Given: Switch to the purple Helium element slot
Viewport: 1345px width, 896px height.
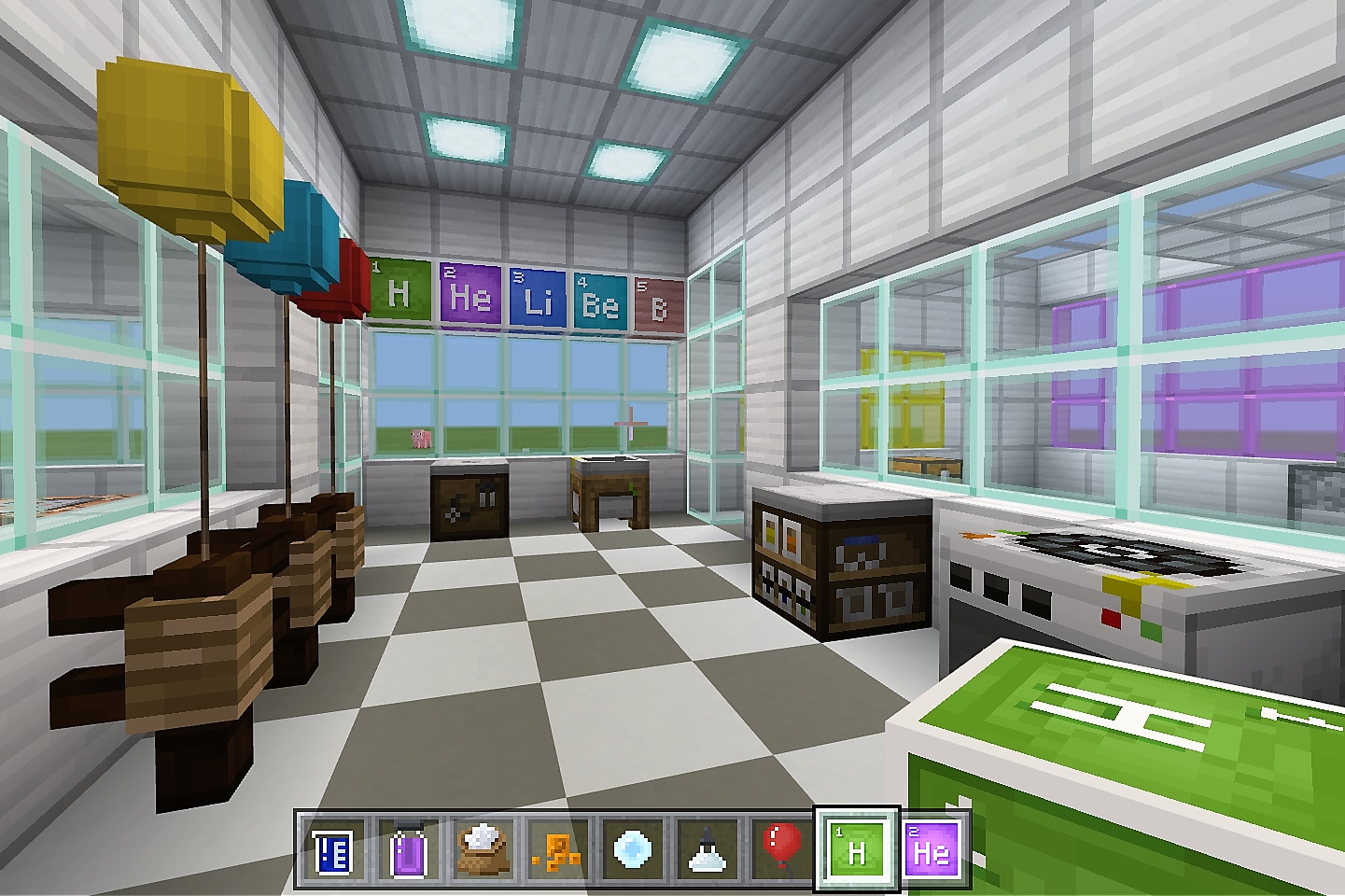Looking at the screenshot, I should pyautogui.click(x=932, y=850).
